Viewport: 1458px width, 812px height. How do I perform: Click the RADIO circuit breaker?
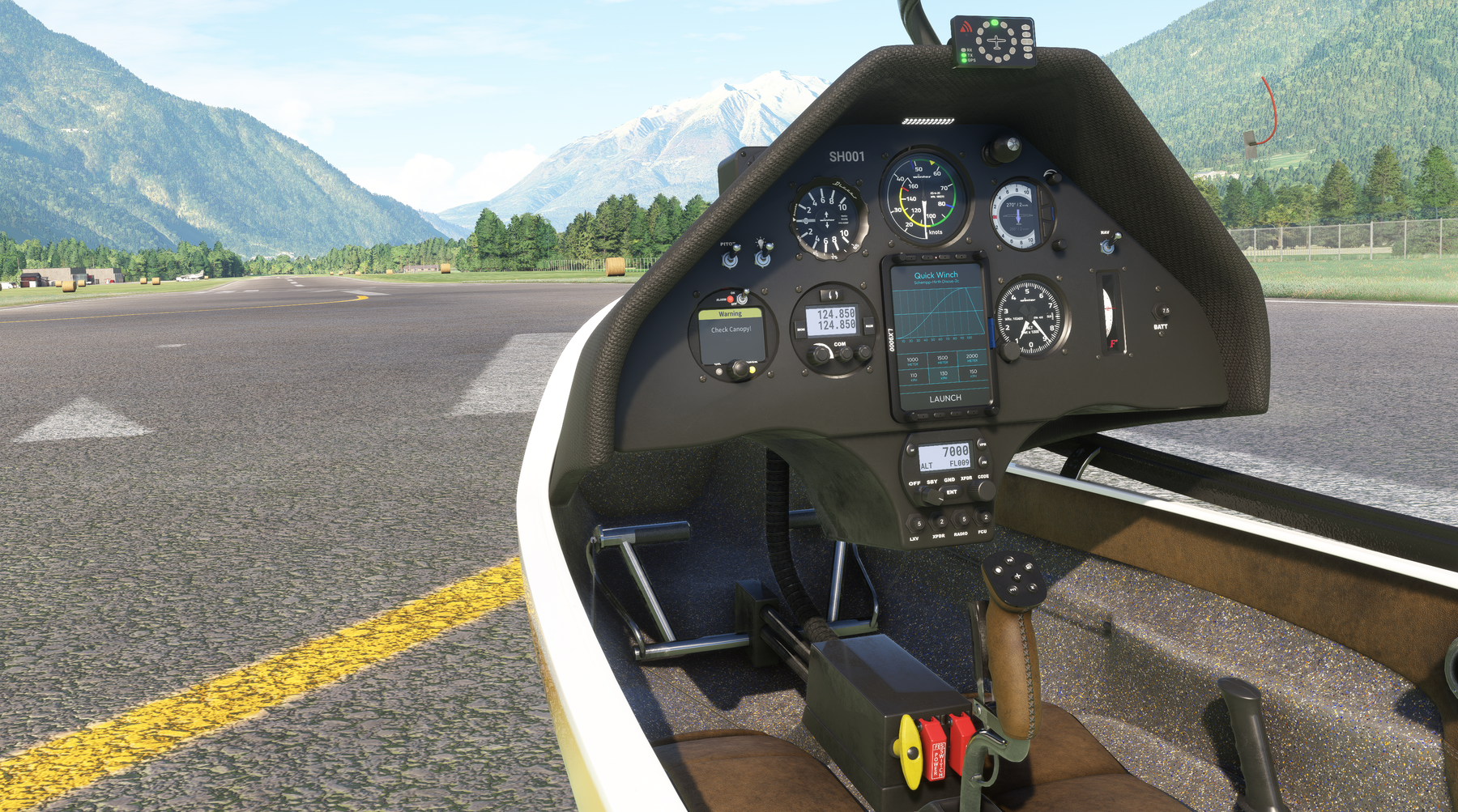(963, 520)
